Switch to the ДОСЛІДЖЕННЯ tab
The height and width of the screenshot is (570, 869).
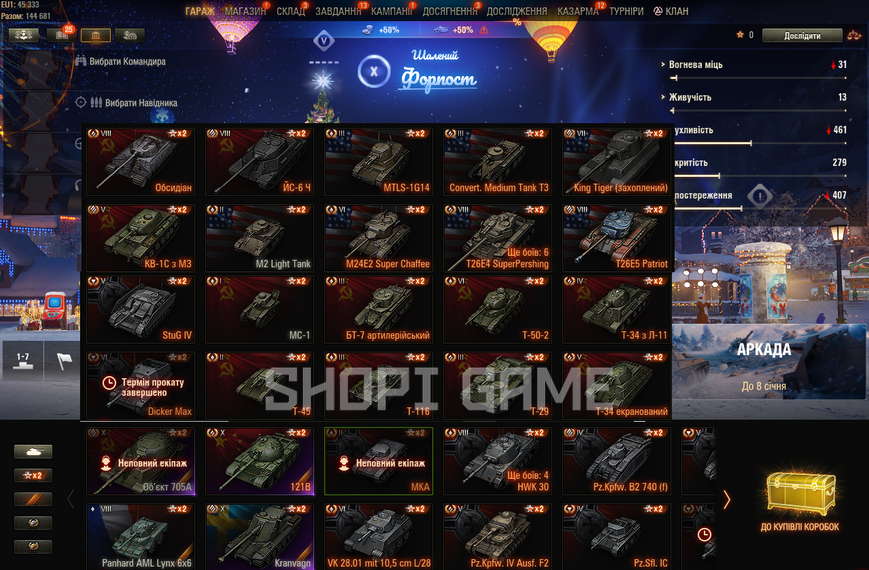(517, 11)
